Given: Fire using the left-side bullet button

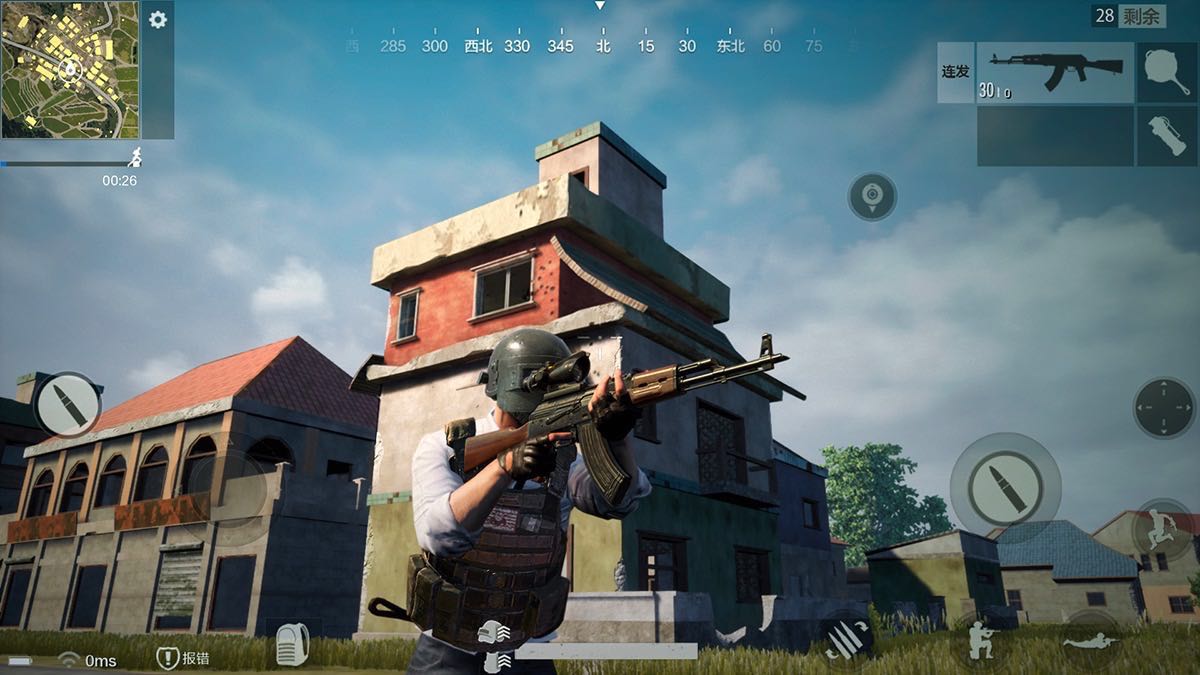Looking at the screenshot, I should click(x=67, y=404).
